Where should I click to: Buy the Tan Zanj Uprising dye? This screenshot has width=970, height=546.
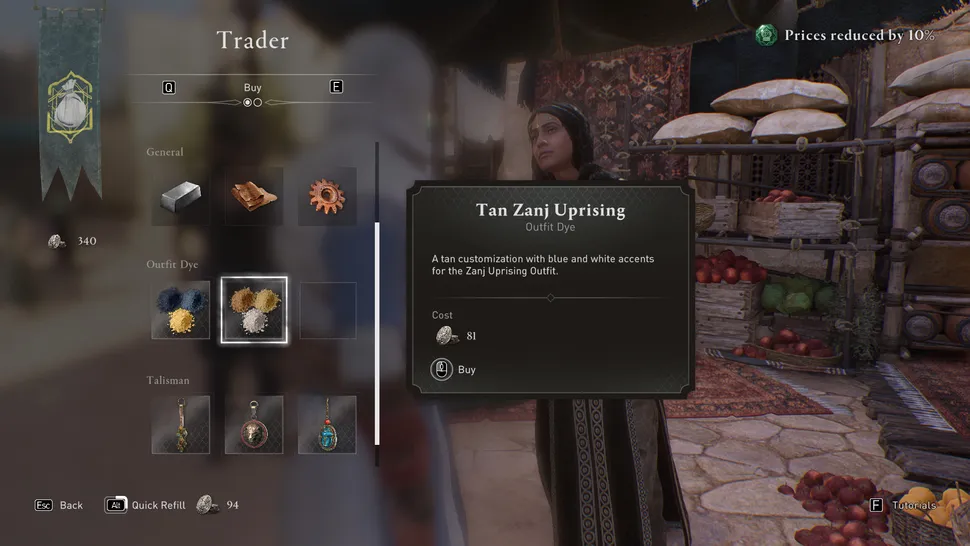point(454,370)
